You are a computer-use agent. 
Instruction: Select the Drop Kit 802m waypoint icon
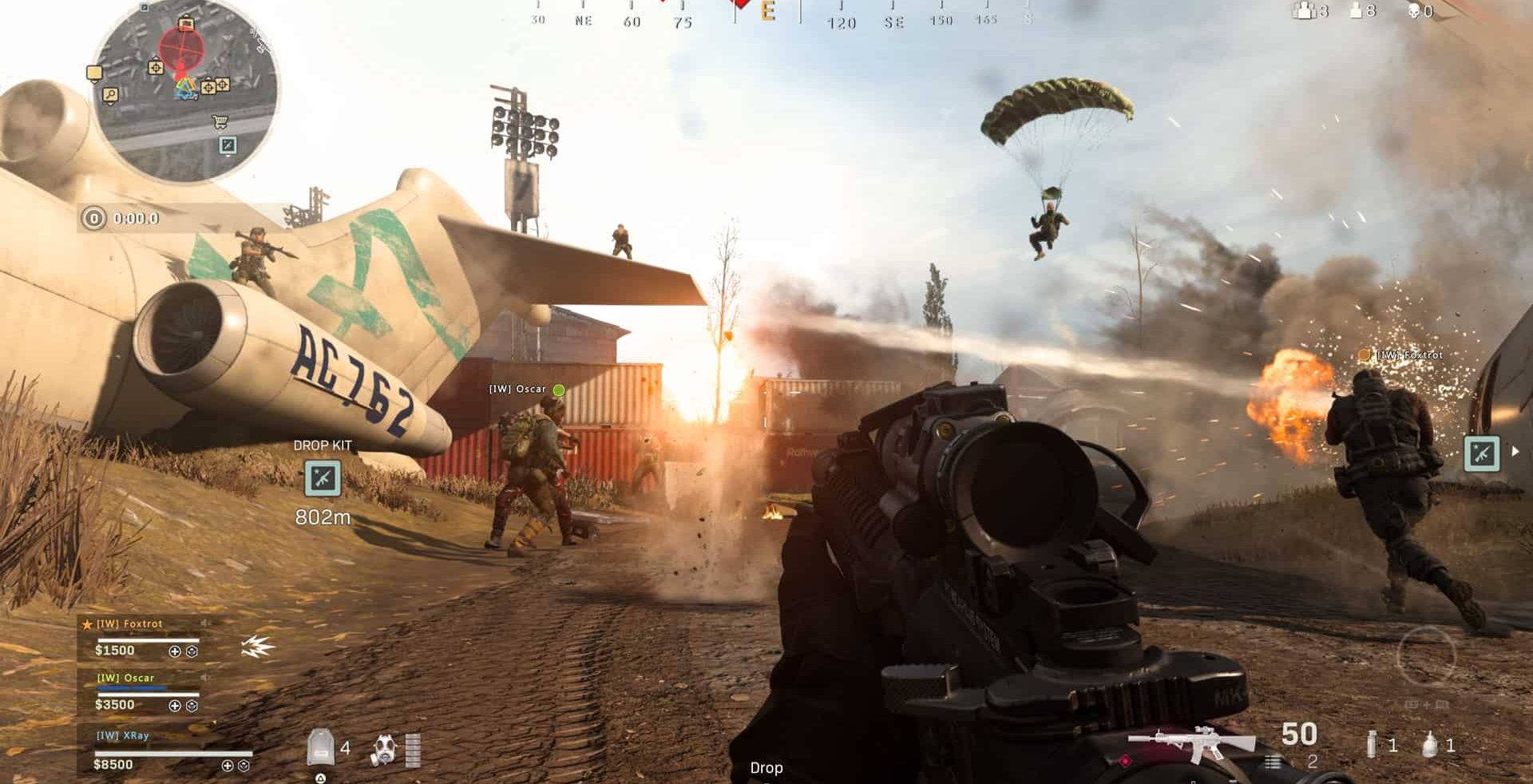323,478
